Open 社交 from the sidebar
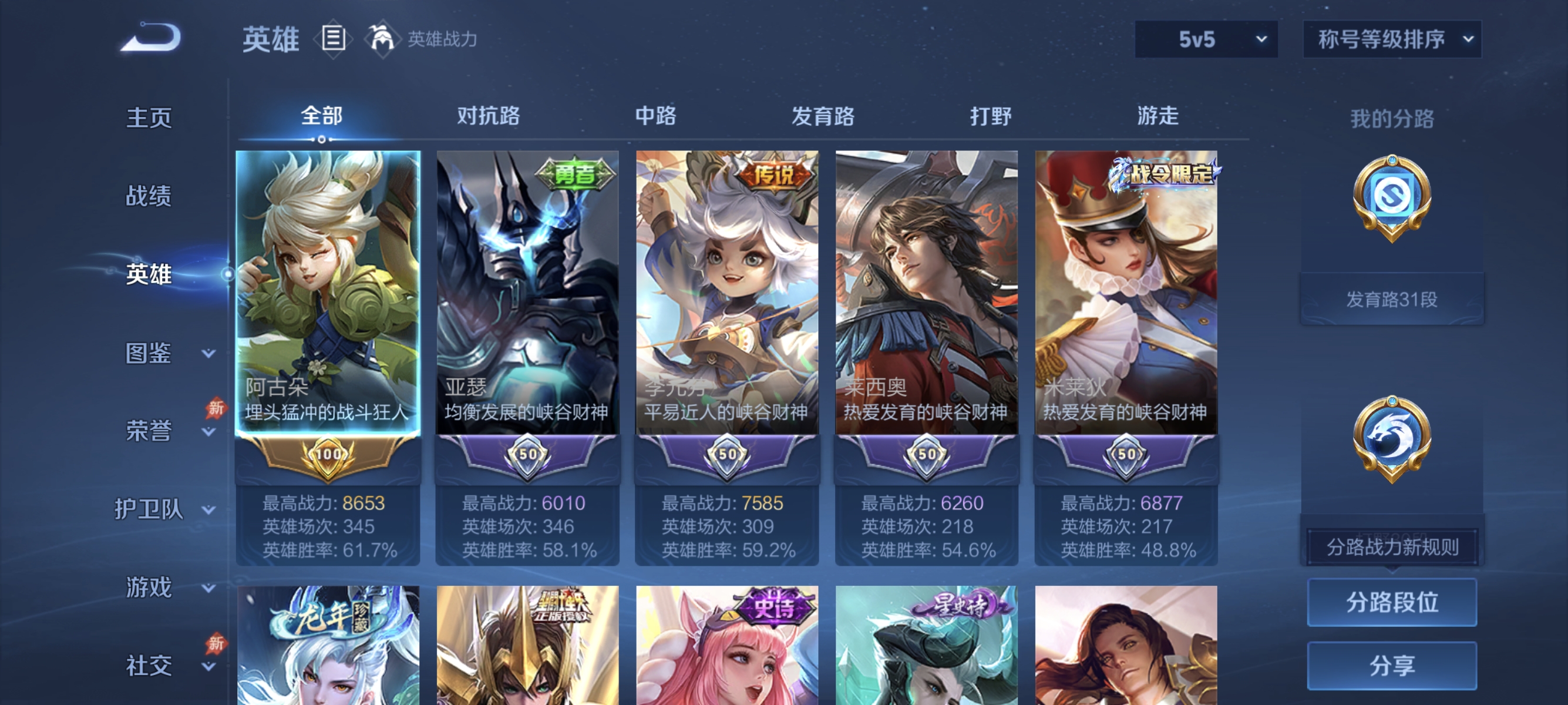Screen dimensions: 1568x705 pyautogui.click(x=149, y=666)
